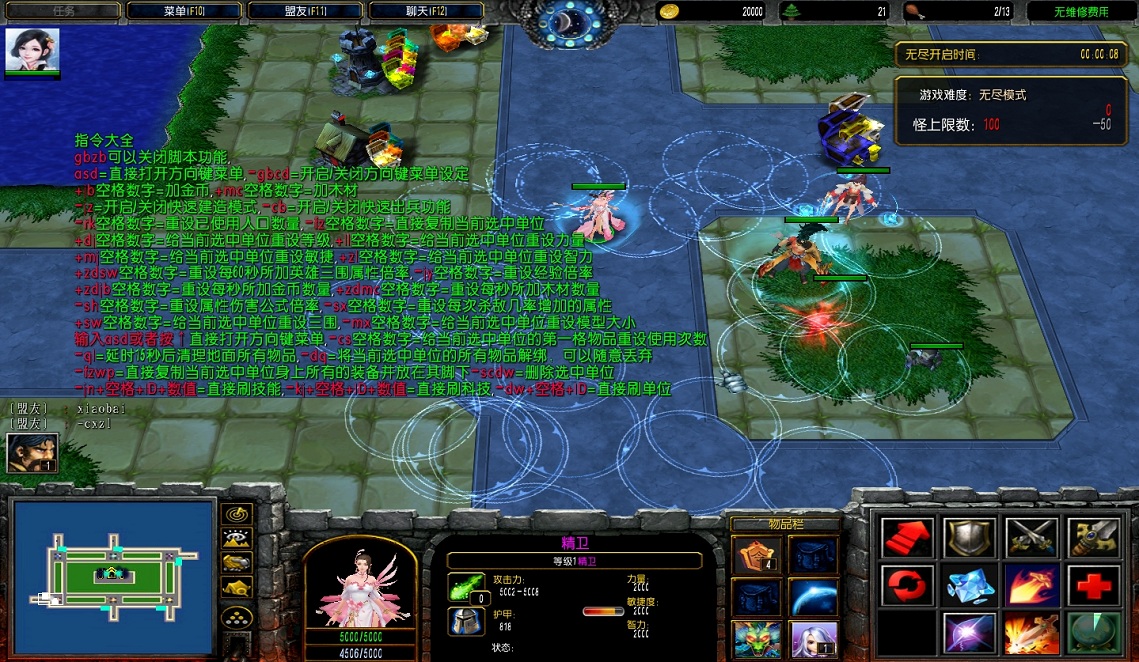
Task: Choose the red arrow Move command
Action: pyautogui.click(x=908, y=538)
